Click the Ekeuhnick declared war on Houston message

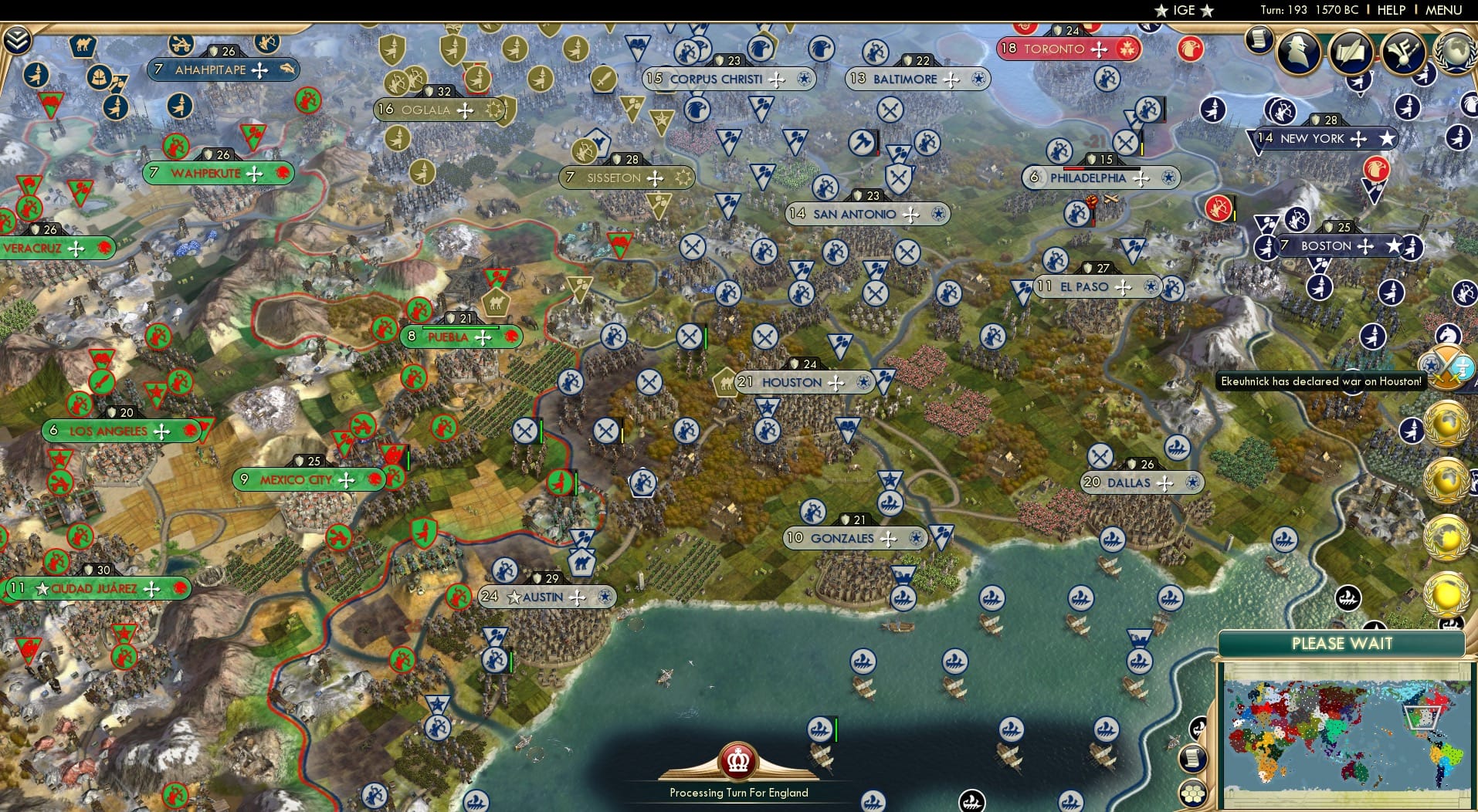(x=1321, y=381)
